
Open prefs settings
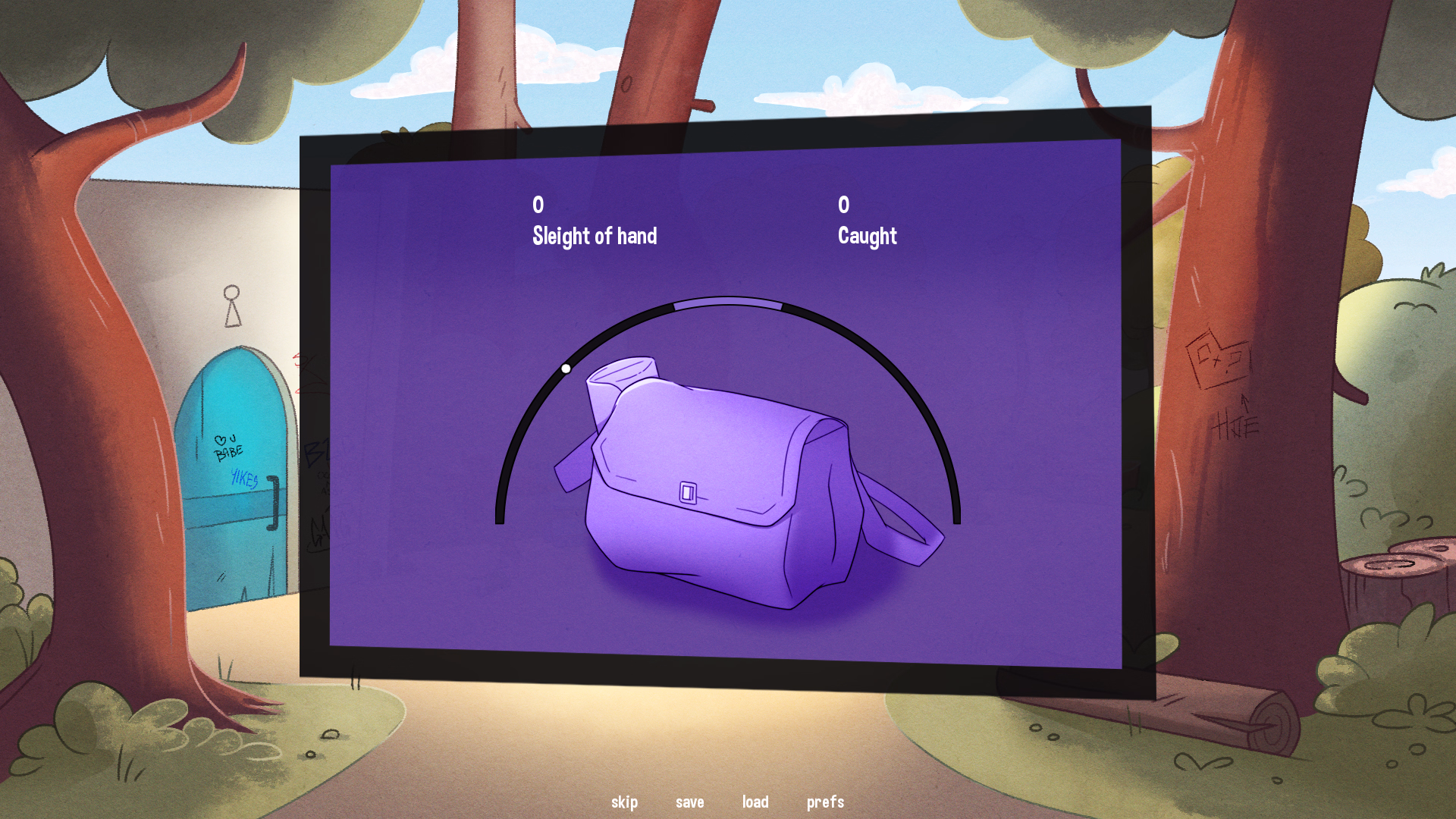click(825, 802)
